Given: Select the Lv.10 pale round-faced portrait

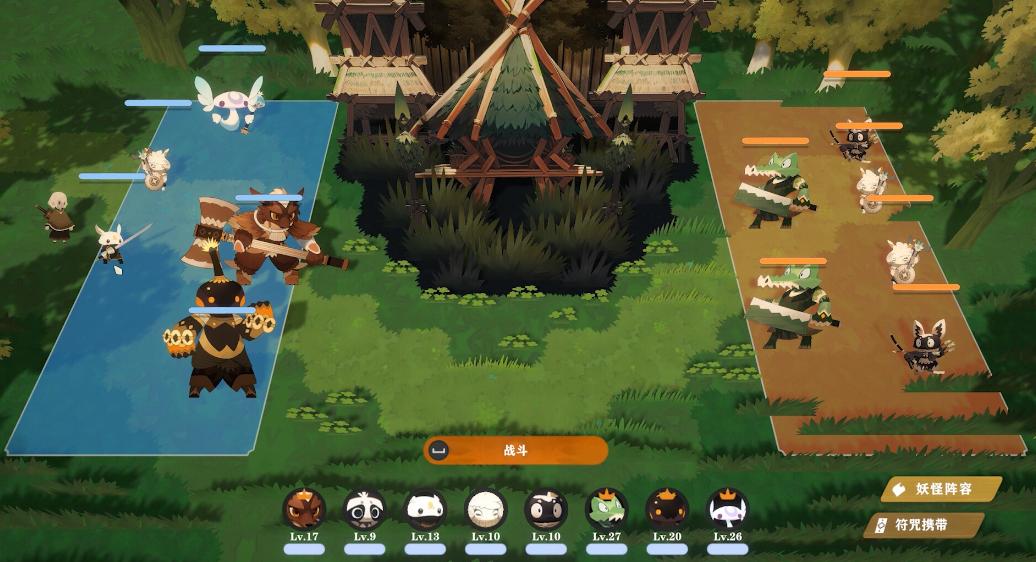Looking at the screenshot, I should pyautogui.click(x=486, y=509).
